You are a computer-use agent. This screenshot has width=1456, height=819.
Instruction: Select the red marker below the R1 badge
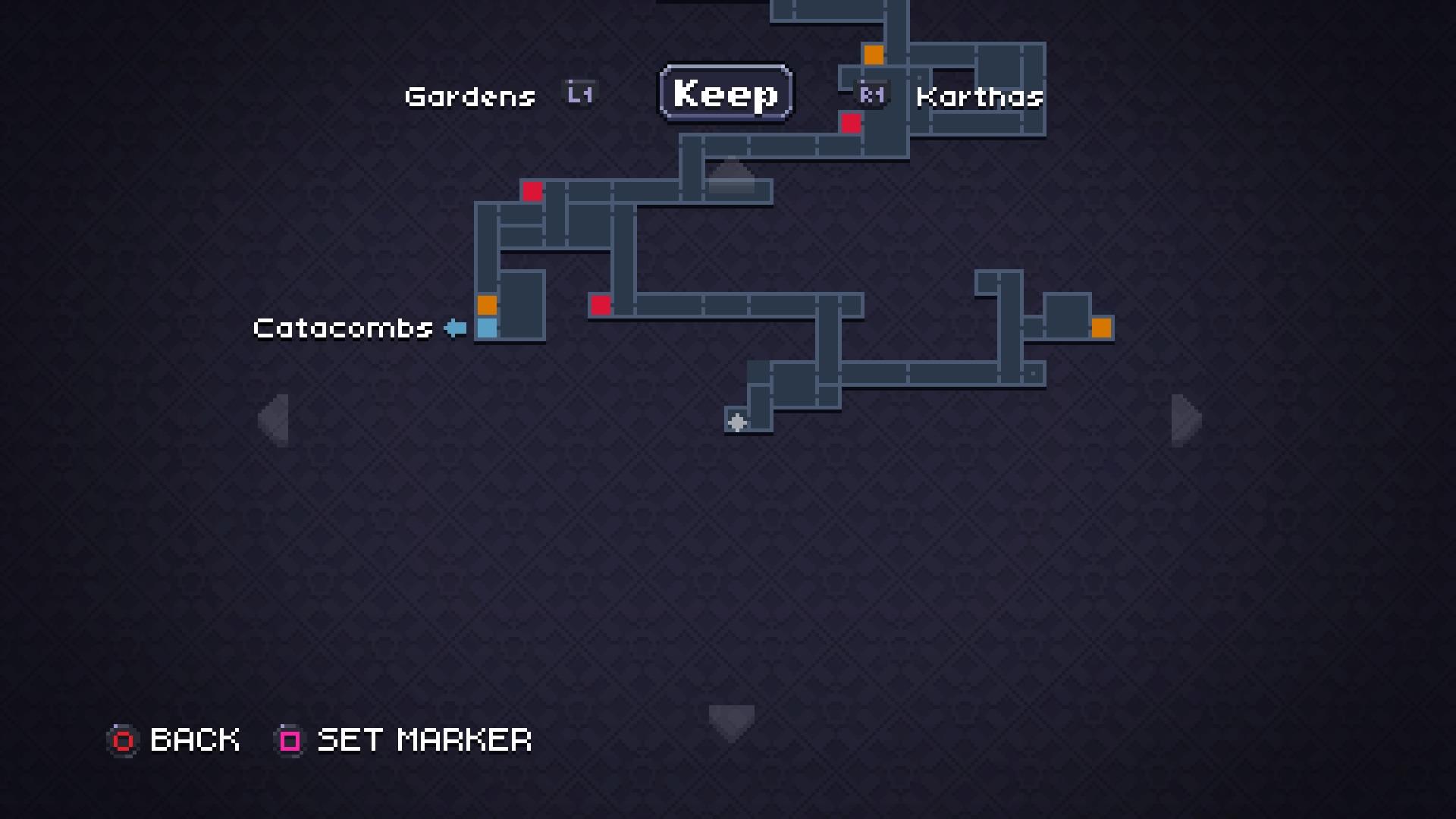click(852, 123)
